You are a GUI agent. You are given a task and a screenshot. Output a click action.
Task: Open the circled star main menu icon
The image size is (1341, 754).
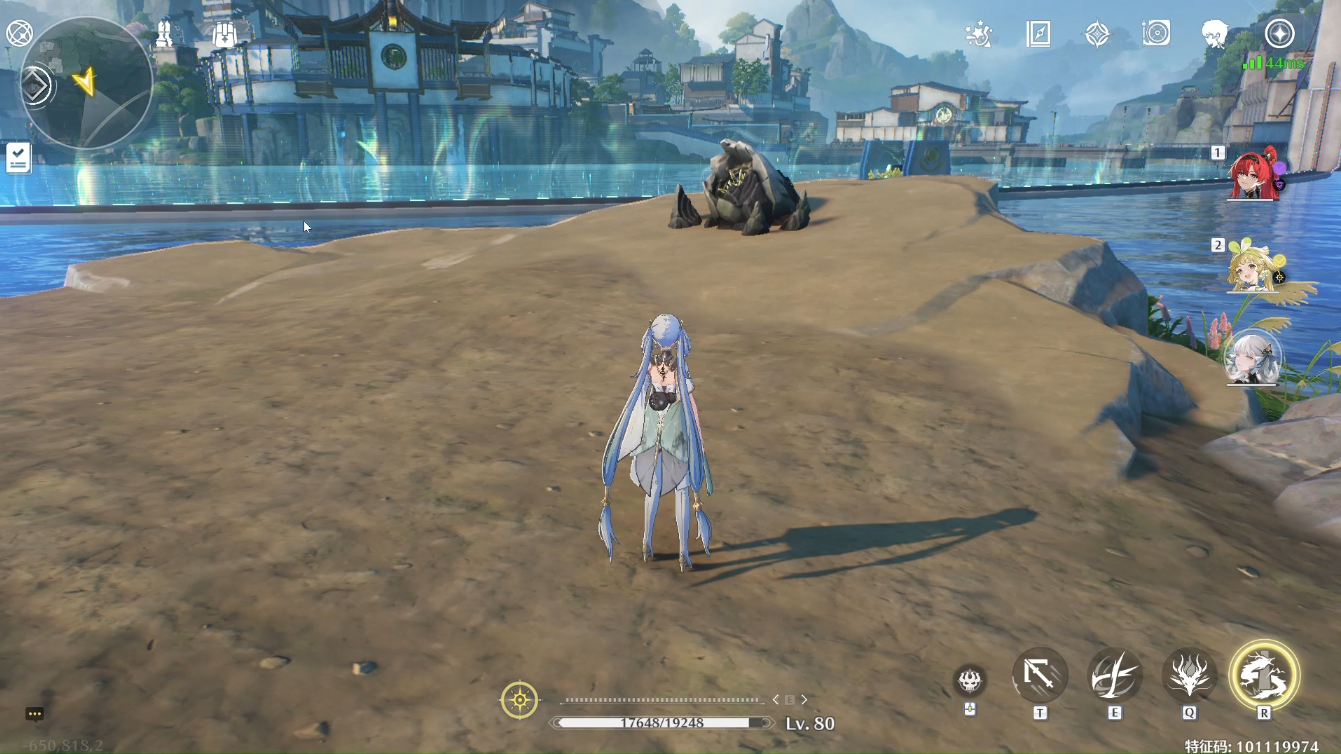(x=1279, y=34)
